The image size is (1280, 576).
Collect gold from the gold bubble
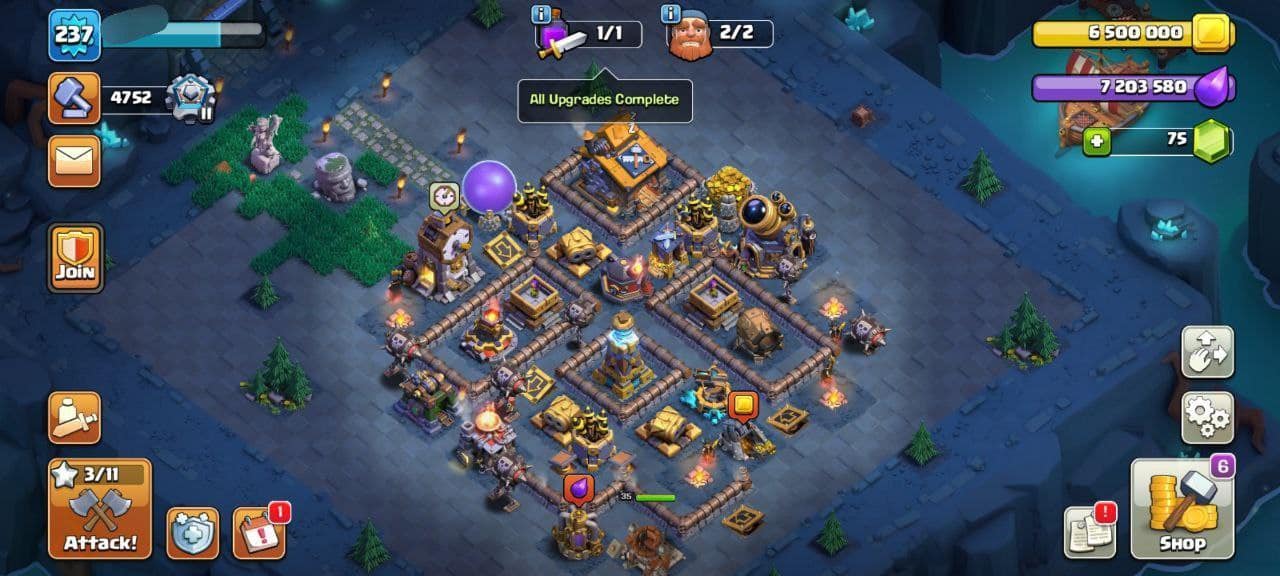click(742, 406)
